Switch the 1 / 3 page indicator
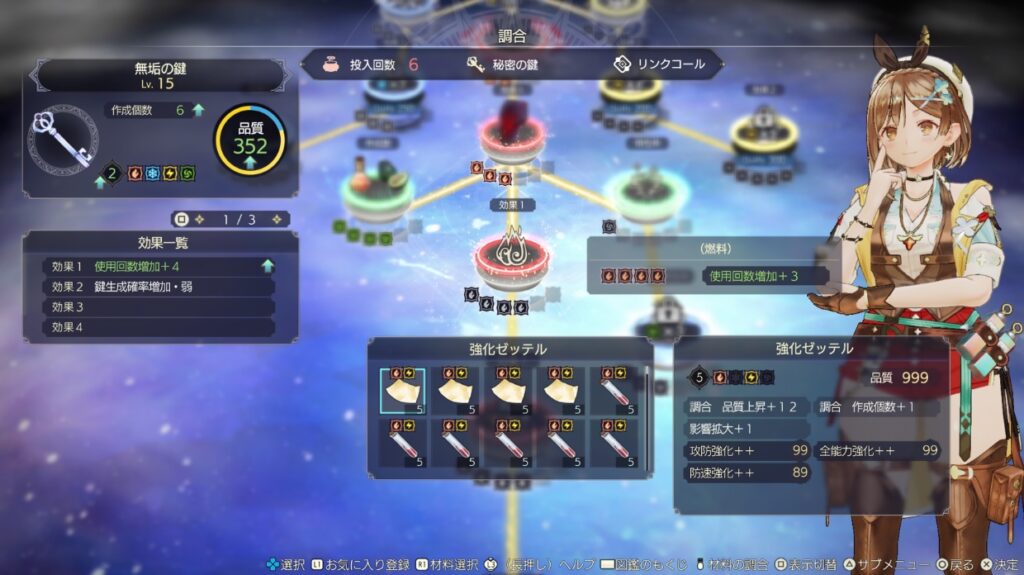The width and height of the screenshot is (1024, 575). [x=231, y=219]
